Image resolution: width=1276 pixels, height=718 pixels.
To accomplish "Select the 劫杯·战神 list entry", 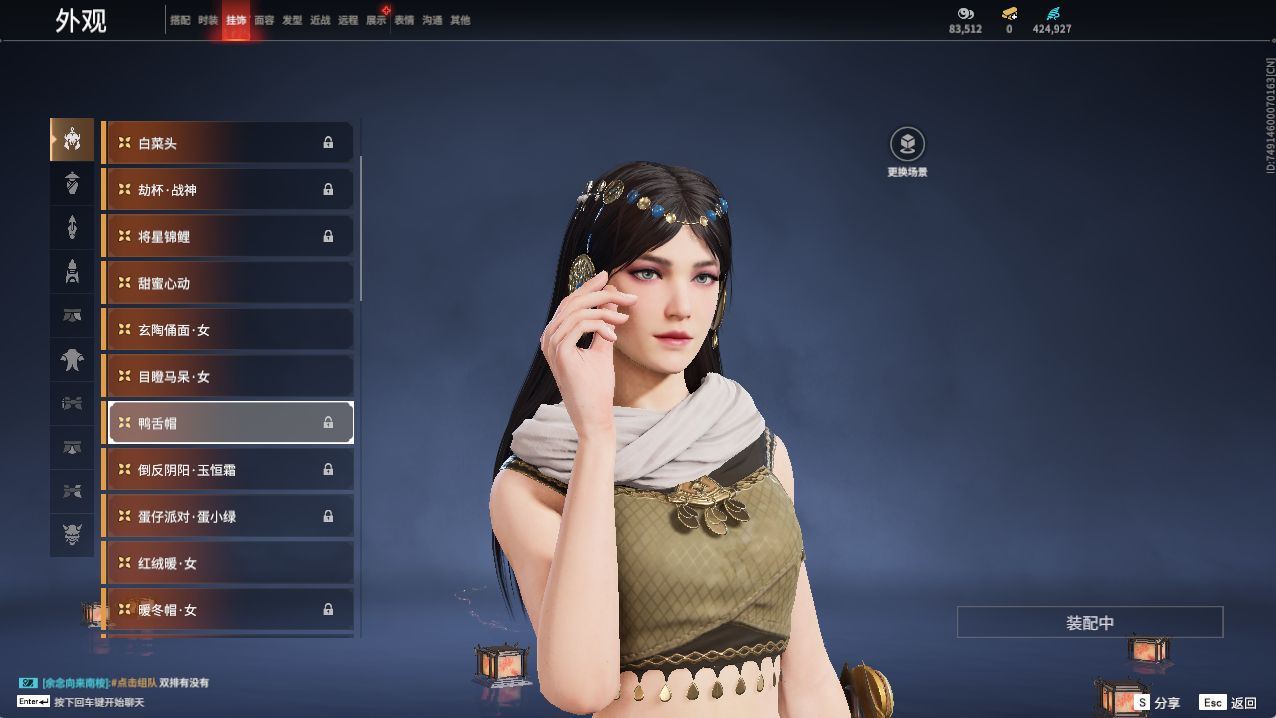I will tap(229, 190).
